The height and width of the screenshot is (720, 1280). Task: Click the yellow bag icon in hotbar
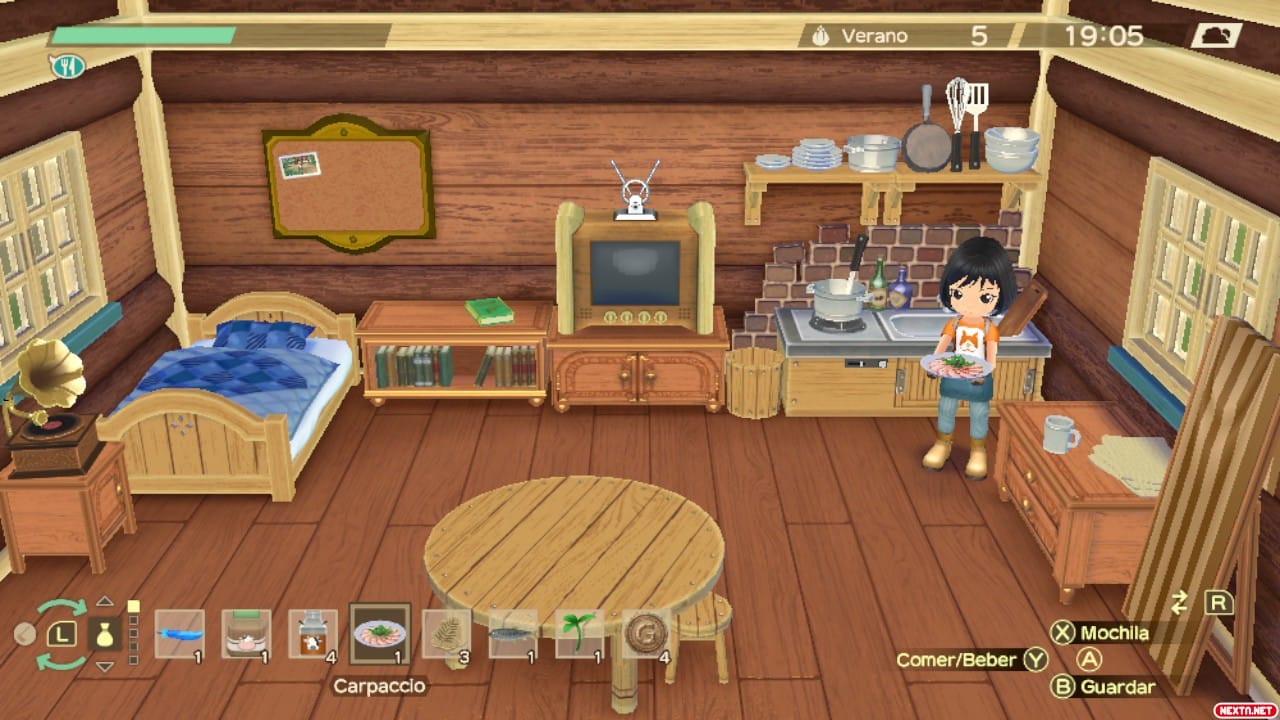coord(104,634)
